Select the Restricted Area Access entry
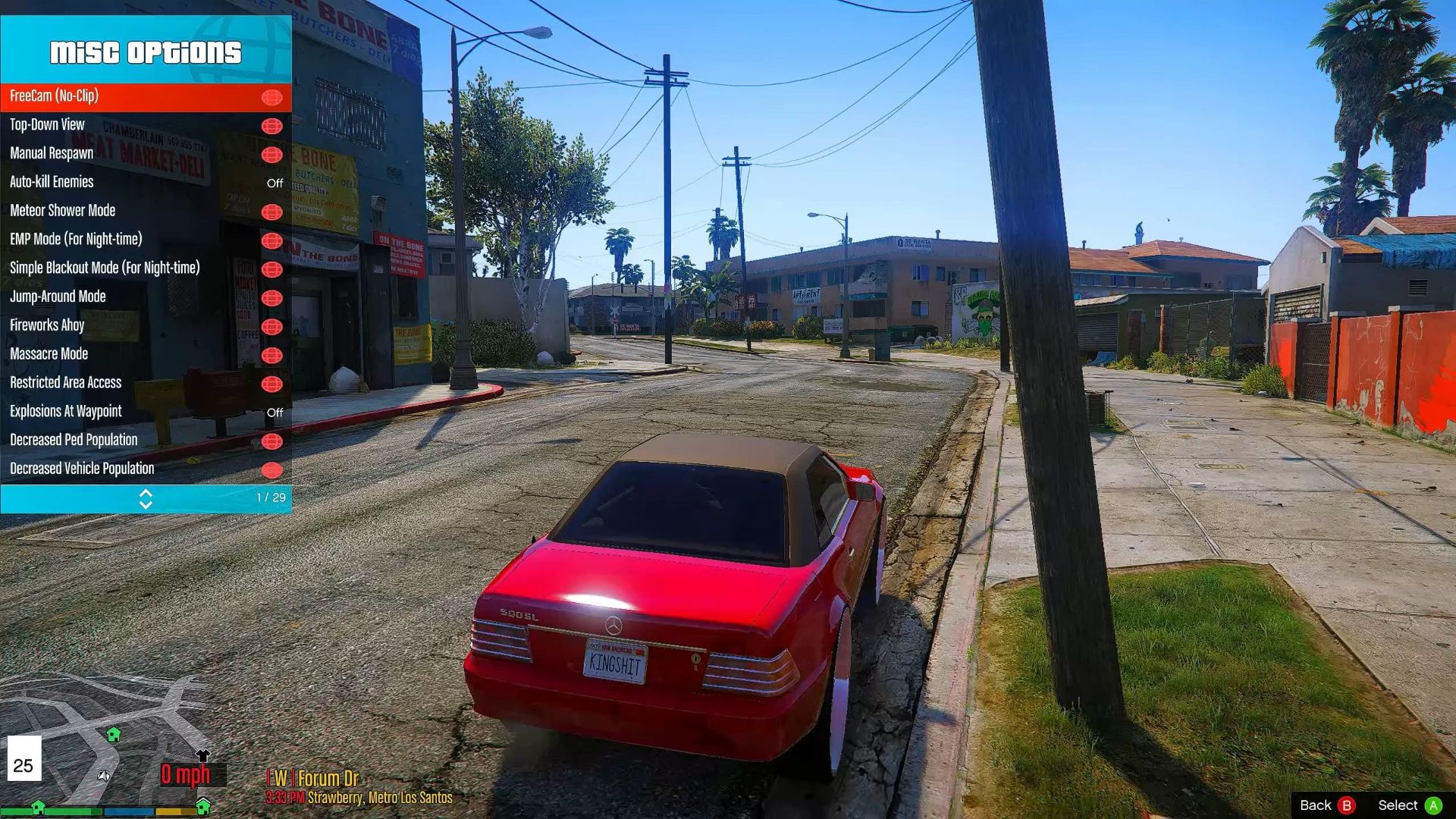 65,383
